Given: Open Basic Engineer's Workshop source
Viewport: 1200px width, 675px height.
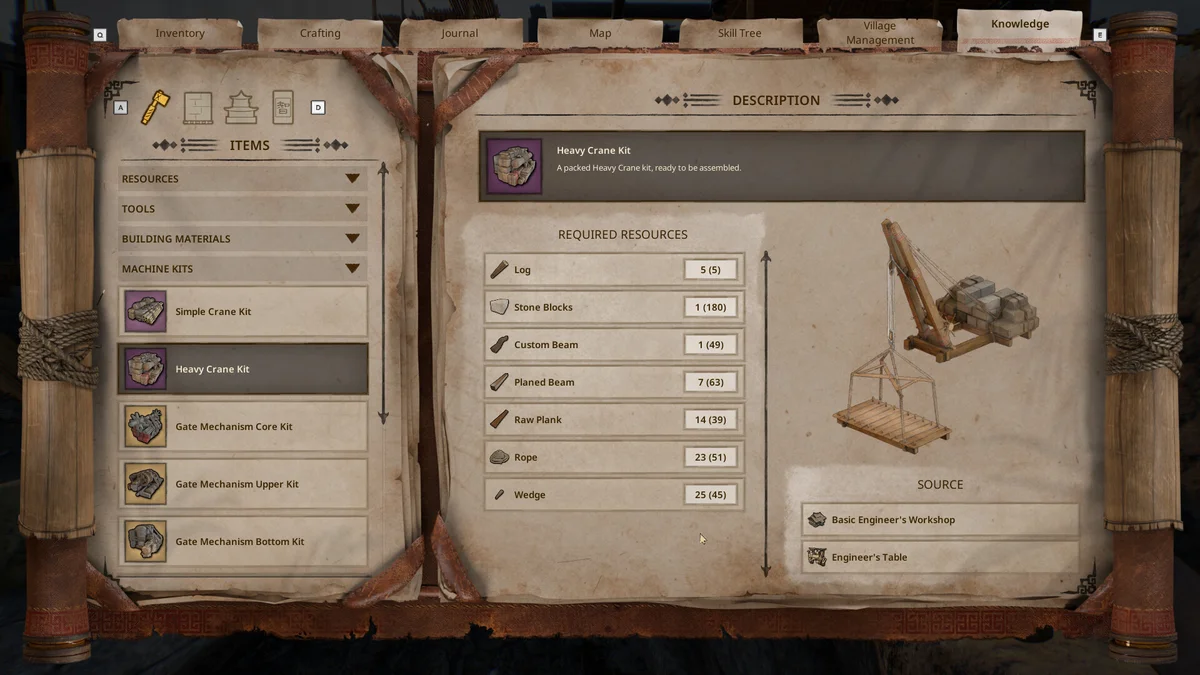Looking at the screenshot, I should tap(940, 520).
